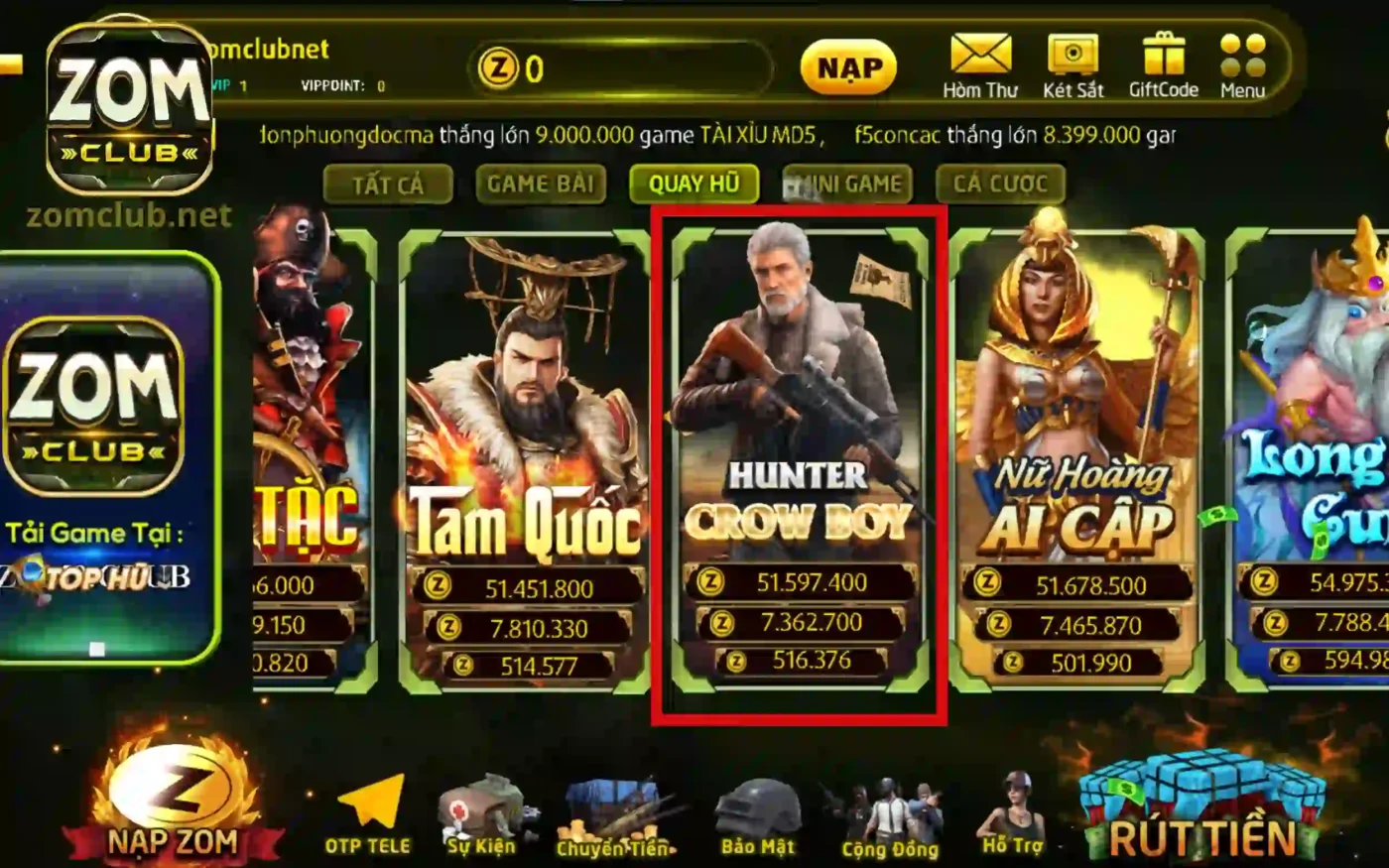Switch to the GAME BÀI tab

pyautogui.click(x=542, y=184)
